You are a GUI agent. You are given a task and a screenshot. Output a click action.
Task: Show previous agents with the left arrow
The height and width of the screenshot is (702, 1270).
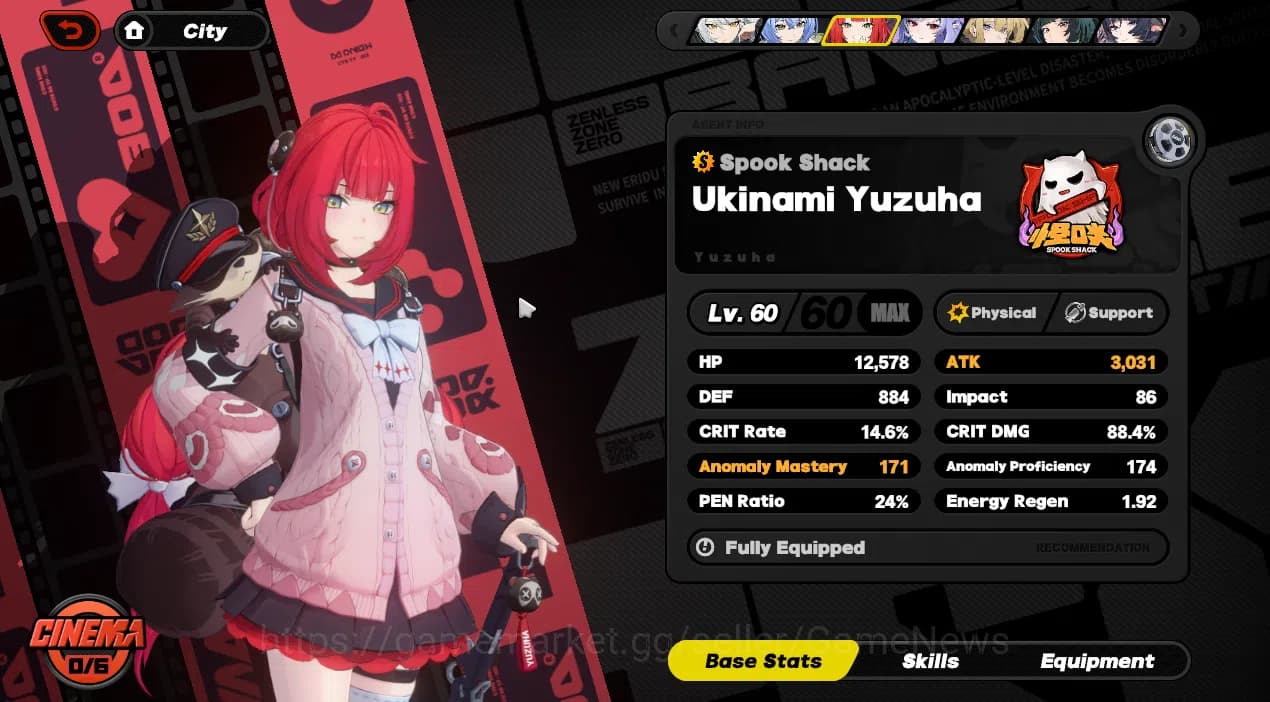pos(675,31)
